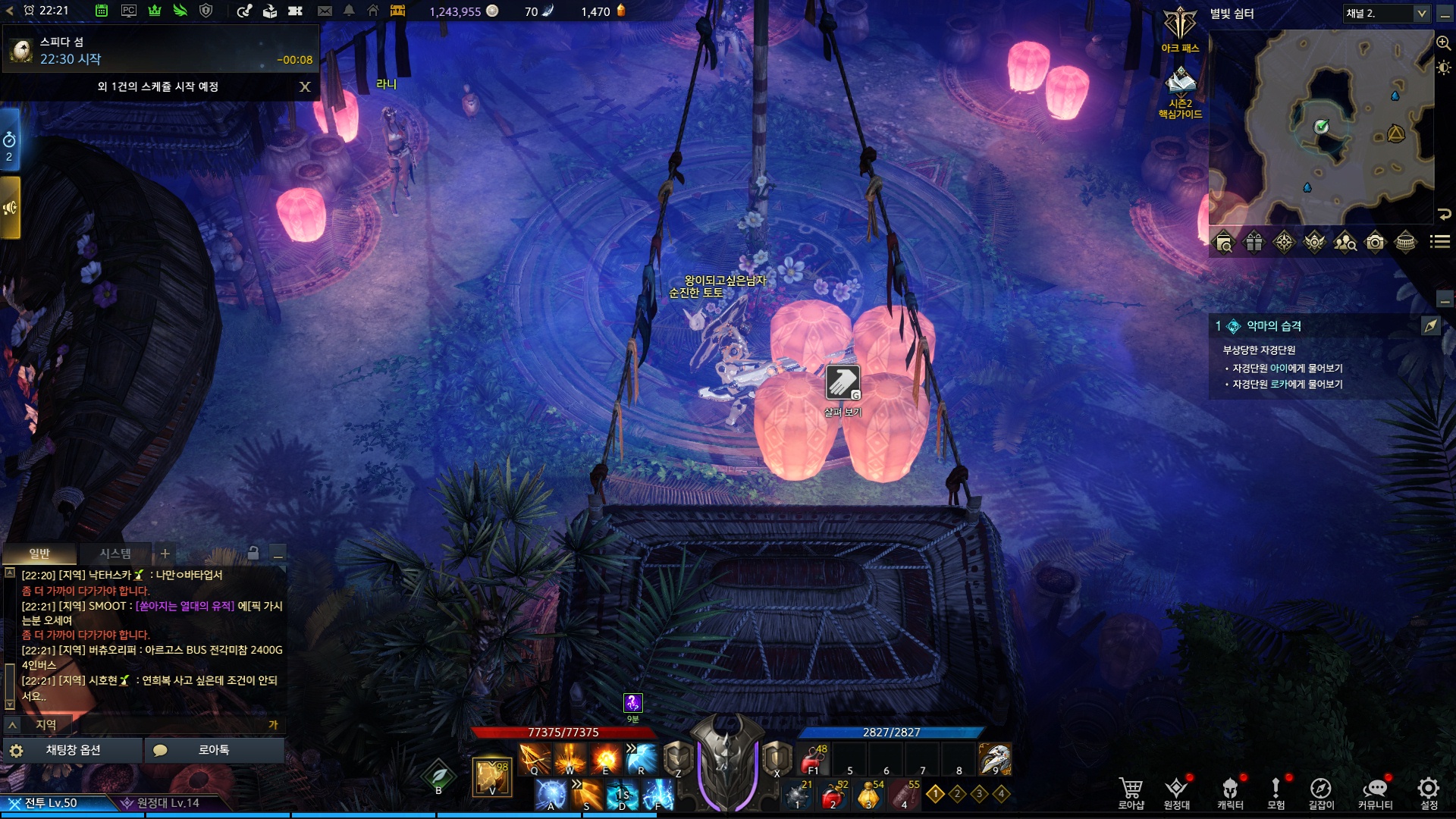
Task: Open the Character menu
Action: pos(1230,791)
